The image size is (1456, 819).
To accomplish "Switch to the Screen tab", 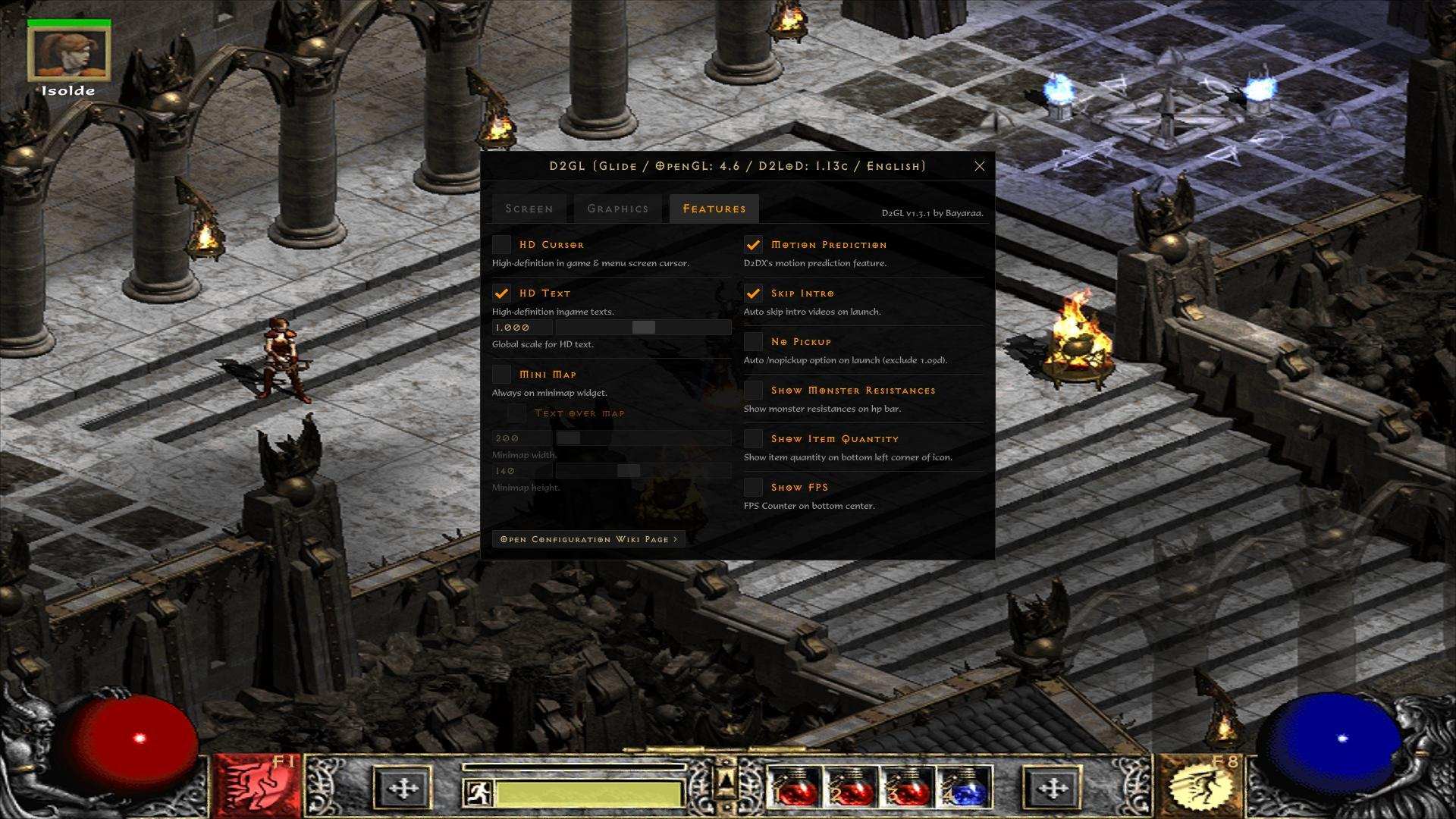I will [x=529, y=209].
